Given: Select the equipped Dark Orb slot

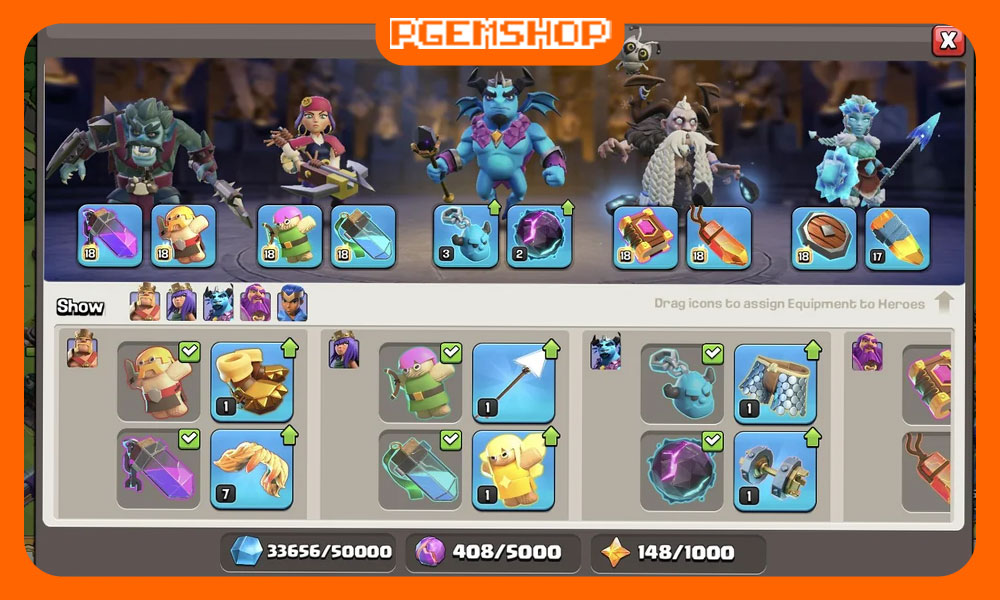Looking at the screenshot, I should 539,237.
